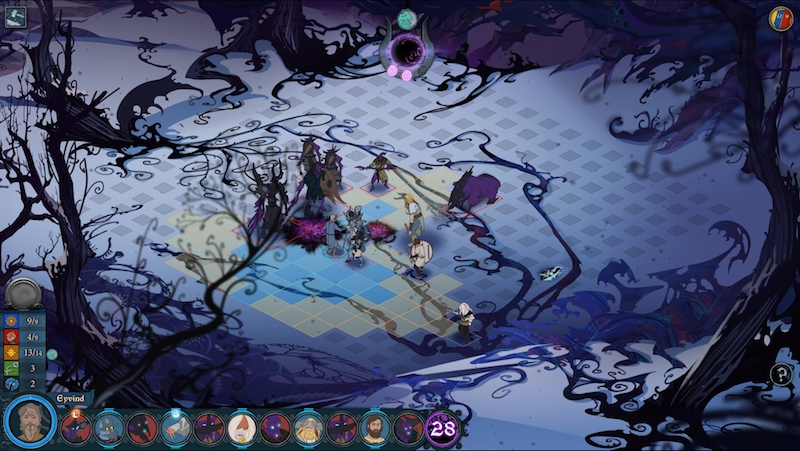Choose the brown-bearded man portrait in turn order

(374, 429)
